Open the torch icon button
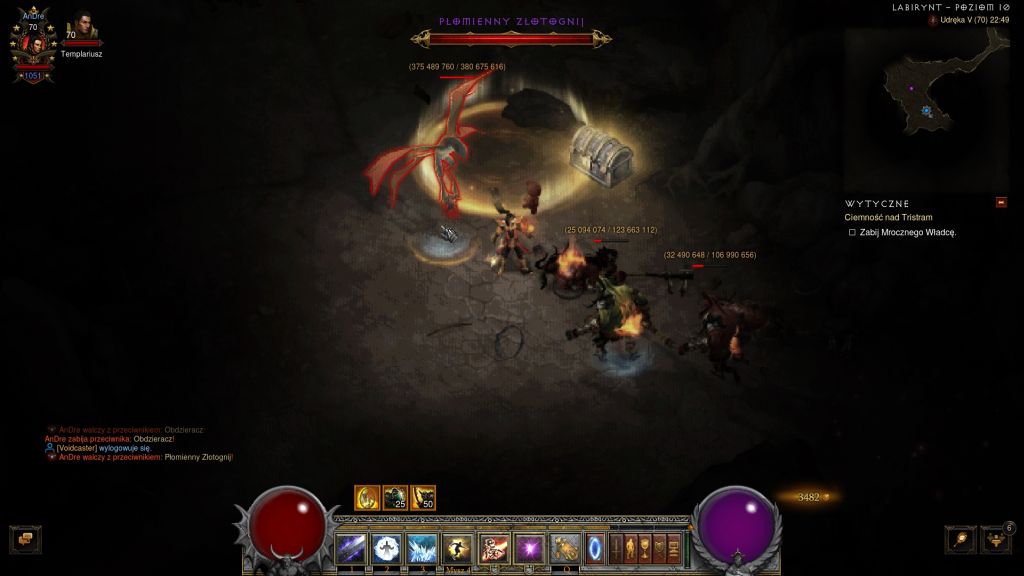 tap(960, 539)
